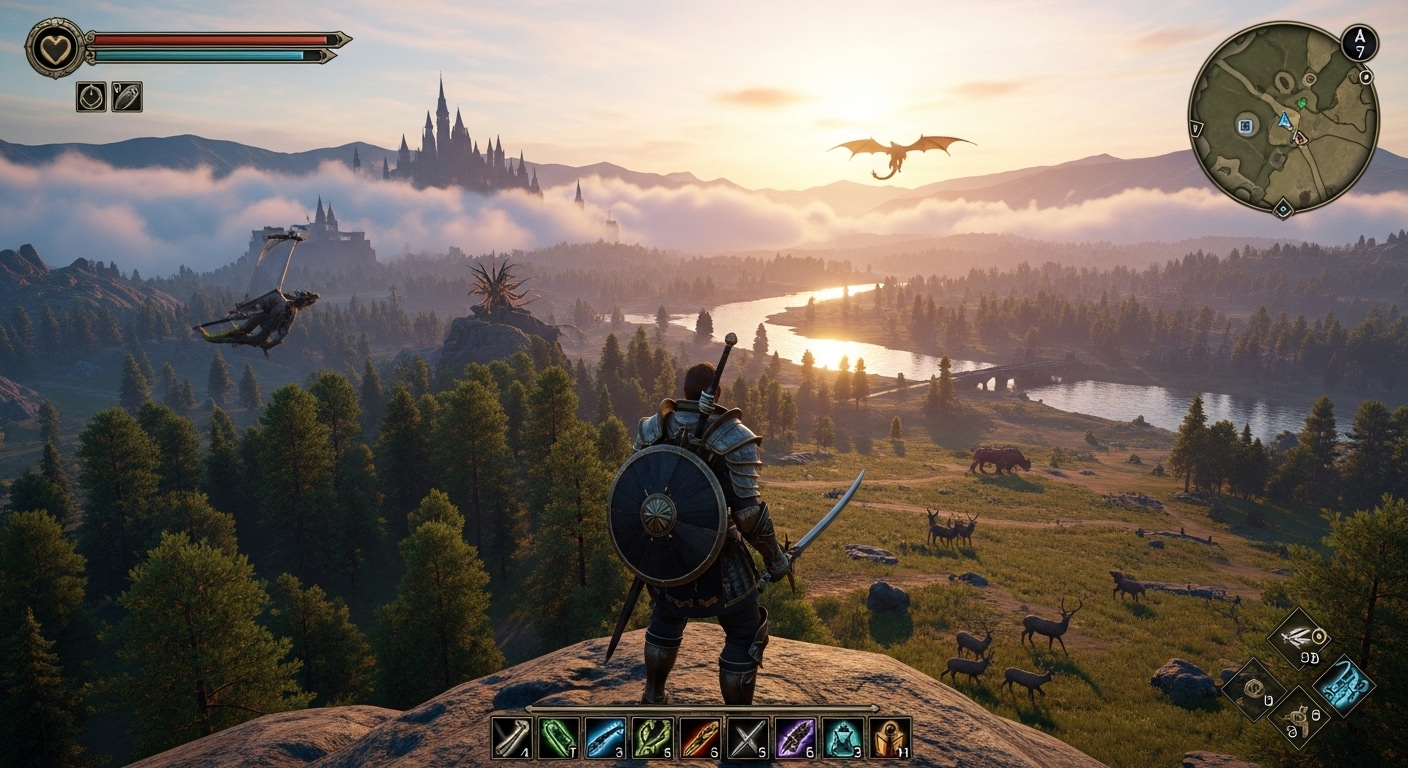Click the diamond marker below the minimap
Screen dimensions: 1408x768
(1282, 210)
